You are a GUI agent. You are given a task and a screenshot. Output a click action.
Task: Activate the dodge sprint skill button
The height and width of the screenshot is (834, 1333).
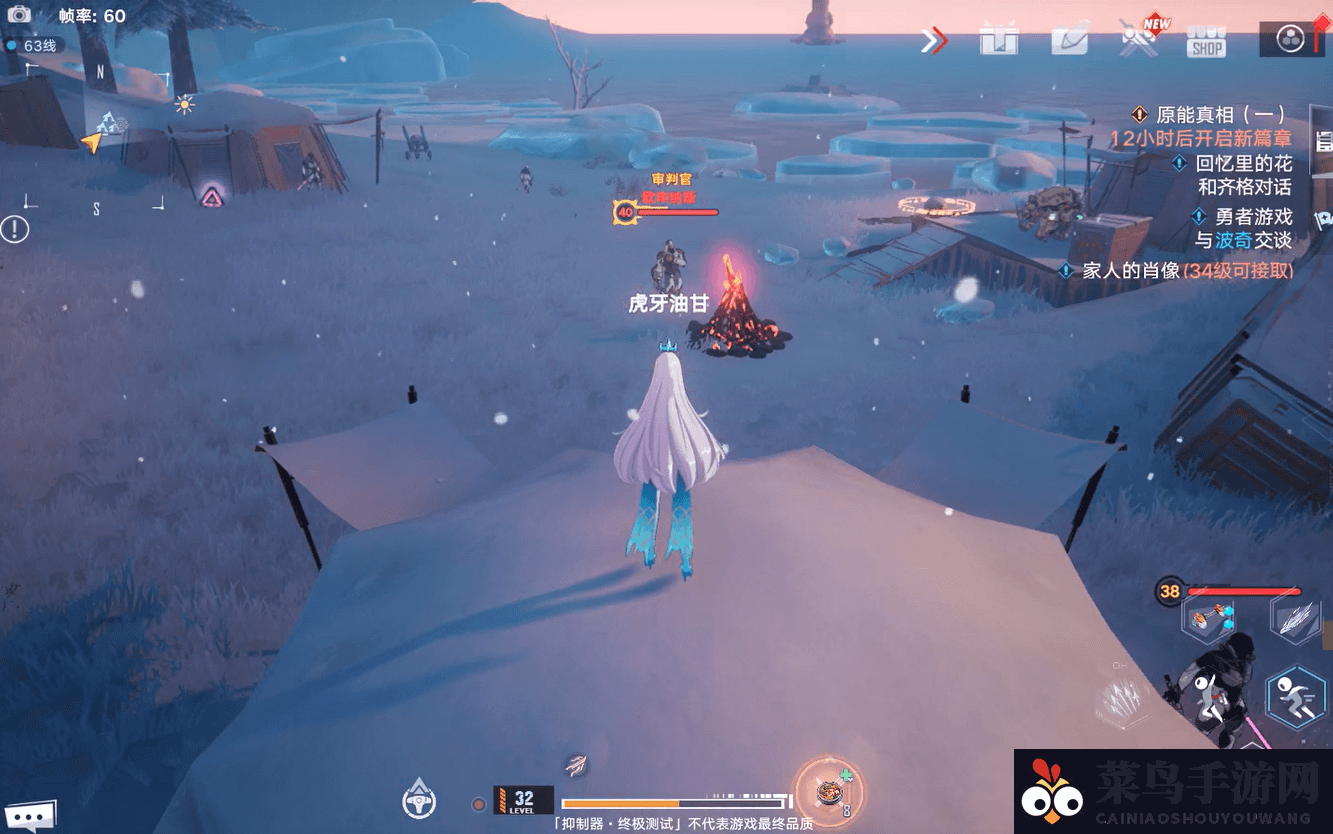tap(1295, 696)
